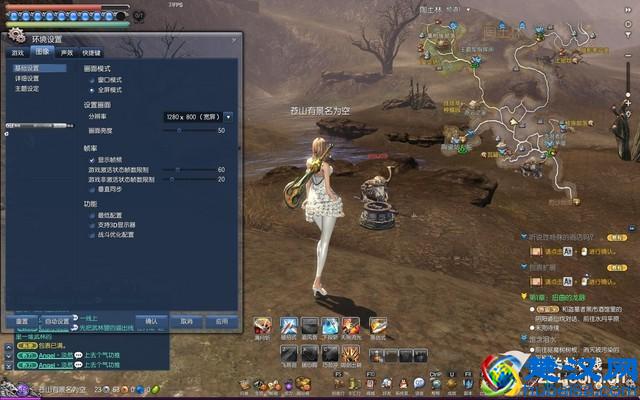Screen dimensions: 640x400
Task: Open 详细设置 in the settings sidebar
Action: point(27,78)
